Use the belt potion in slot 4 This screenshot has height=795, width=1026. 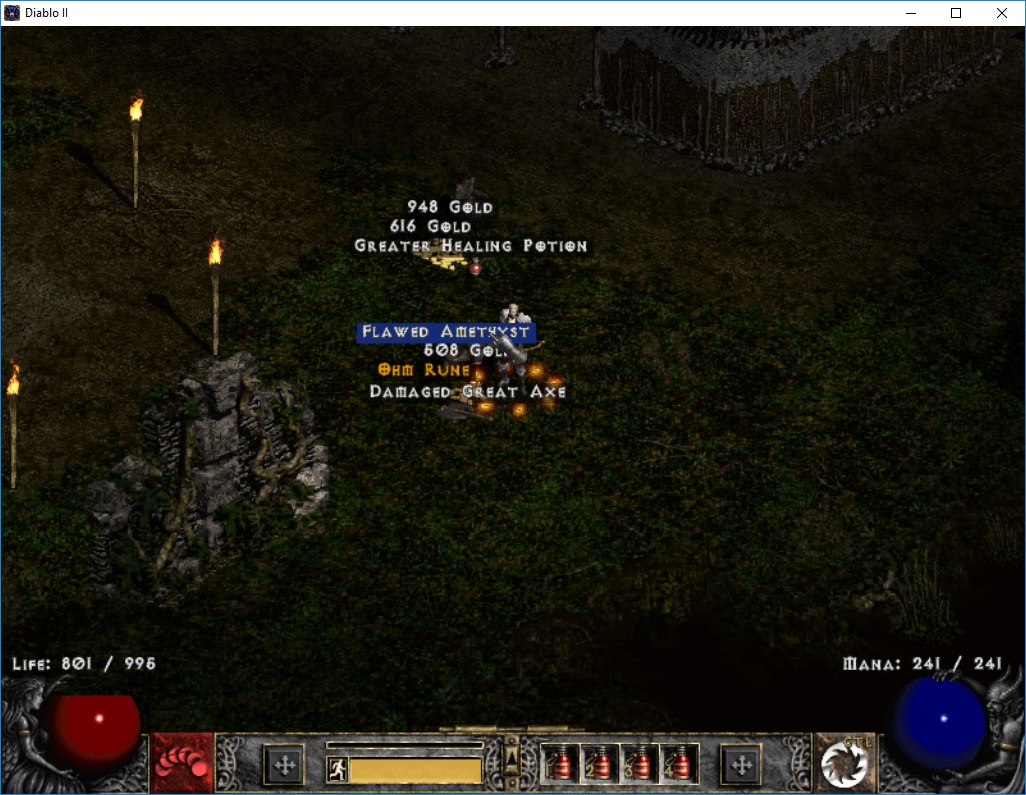pyautogui.click(x=680, y=765)
